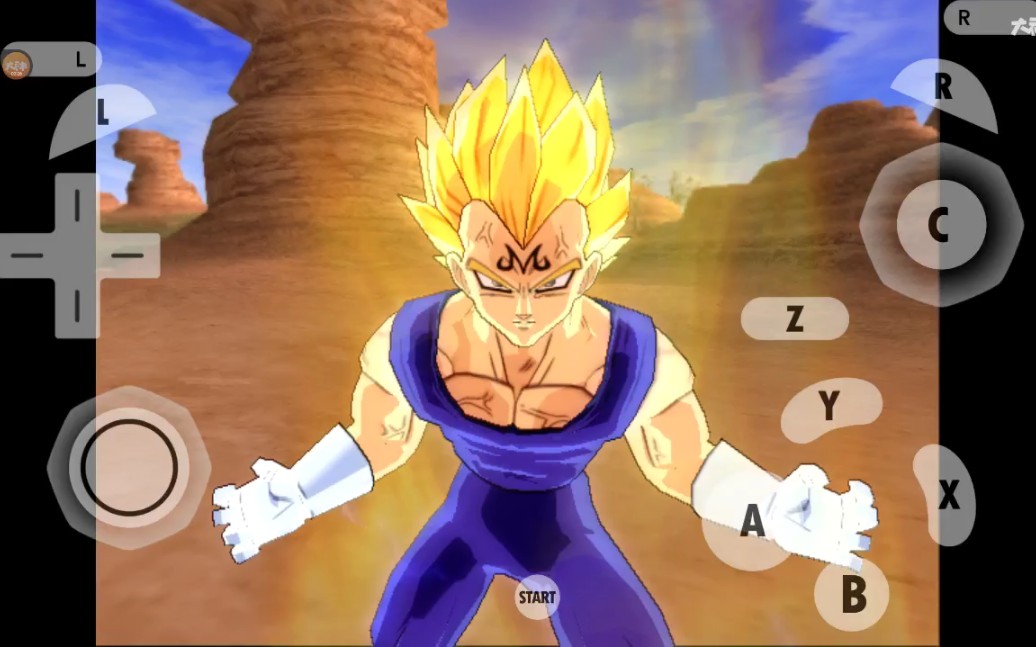
Task: Tap the X touch button
Action: pos(944,494)
